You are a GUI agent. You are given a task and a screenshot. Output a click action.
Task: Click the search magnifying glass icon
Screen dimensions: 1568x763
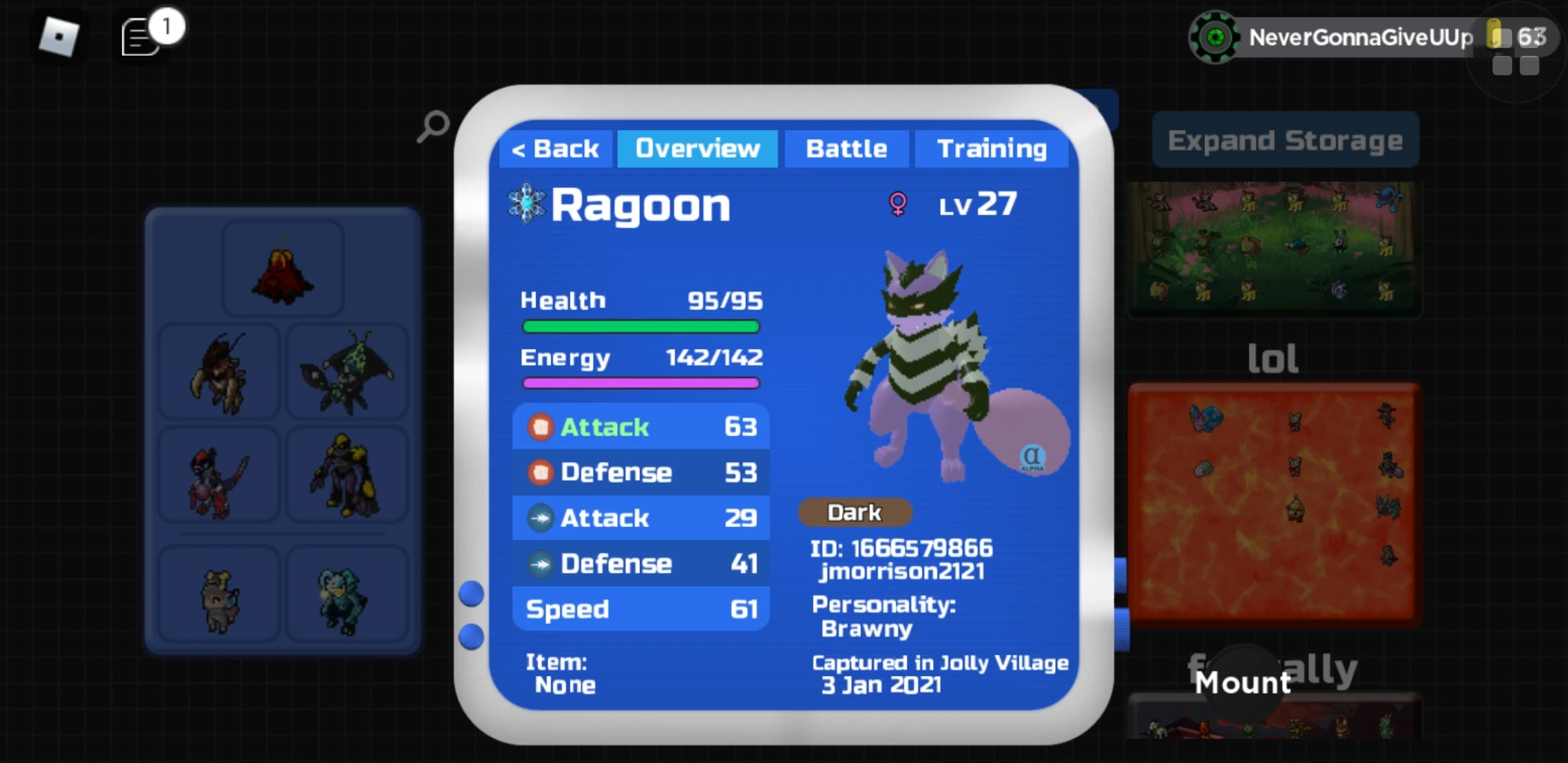[432, 125]
